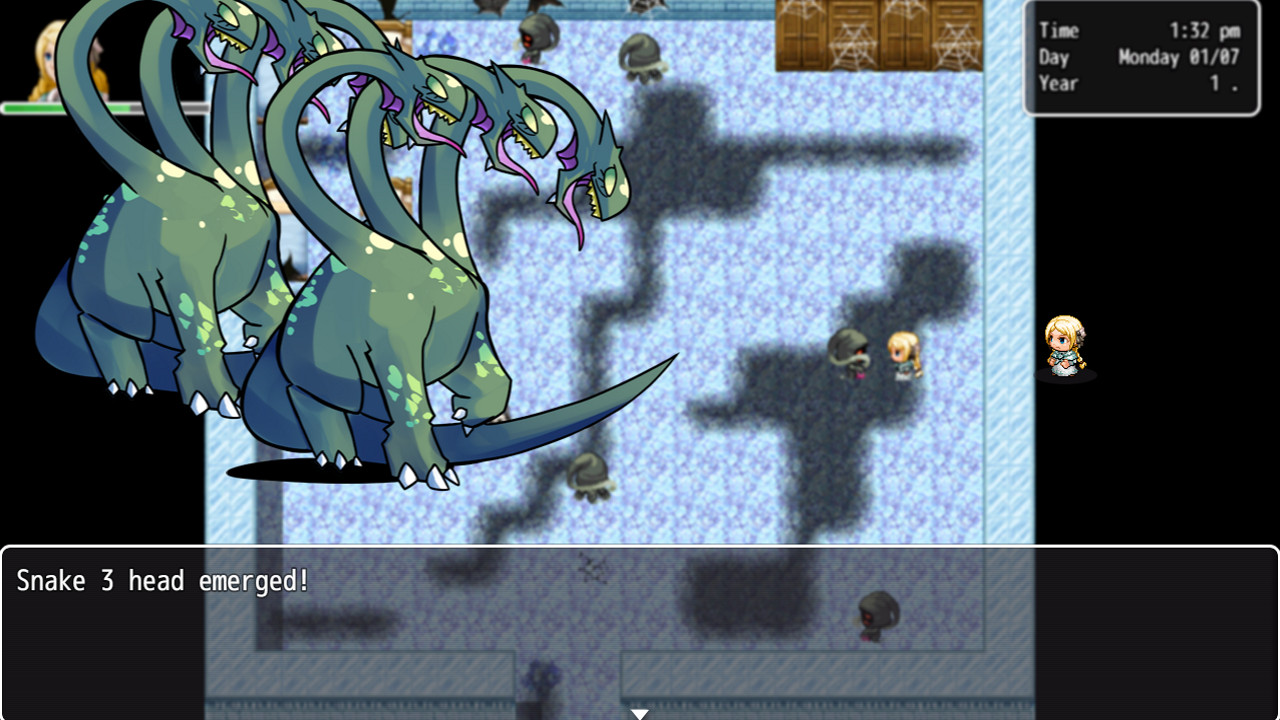Click the Snake 3 head emerged message
The image size is (1280, 720).
click(x=165, y=580)
